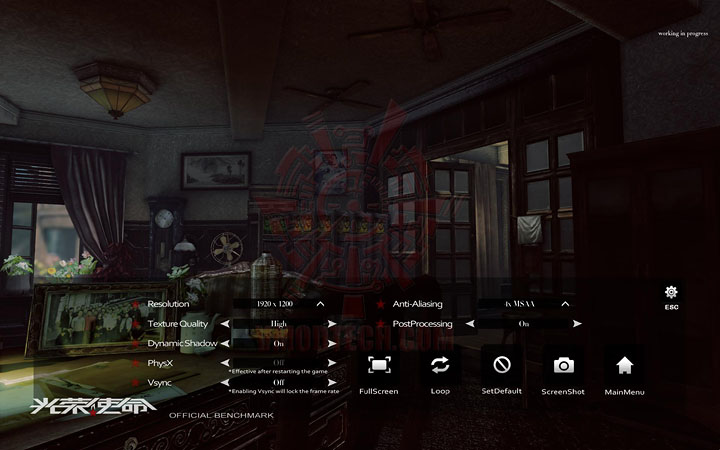This screenshot has height=450, width=720.
Task: Click left arrow for DynamicShadow
Action: (x=225, y=343)
